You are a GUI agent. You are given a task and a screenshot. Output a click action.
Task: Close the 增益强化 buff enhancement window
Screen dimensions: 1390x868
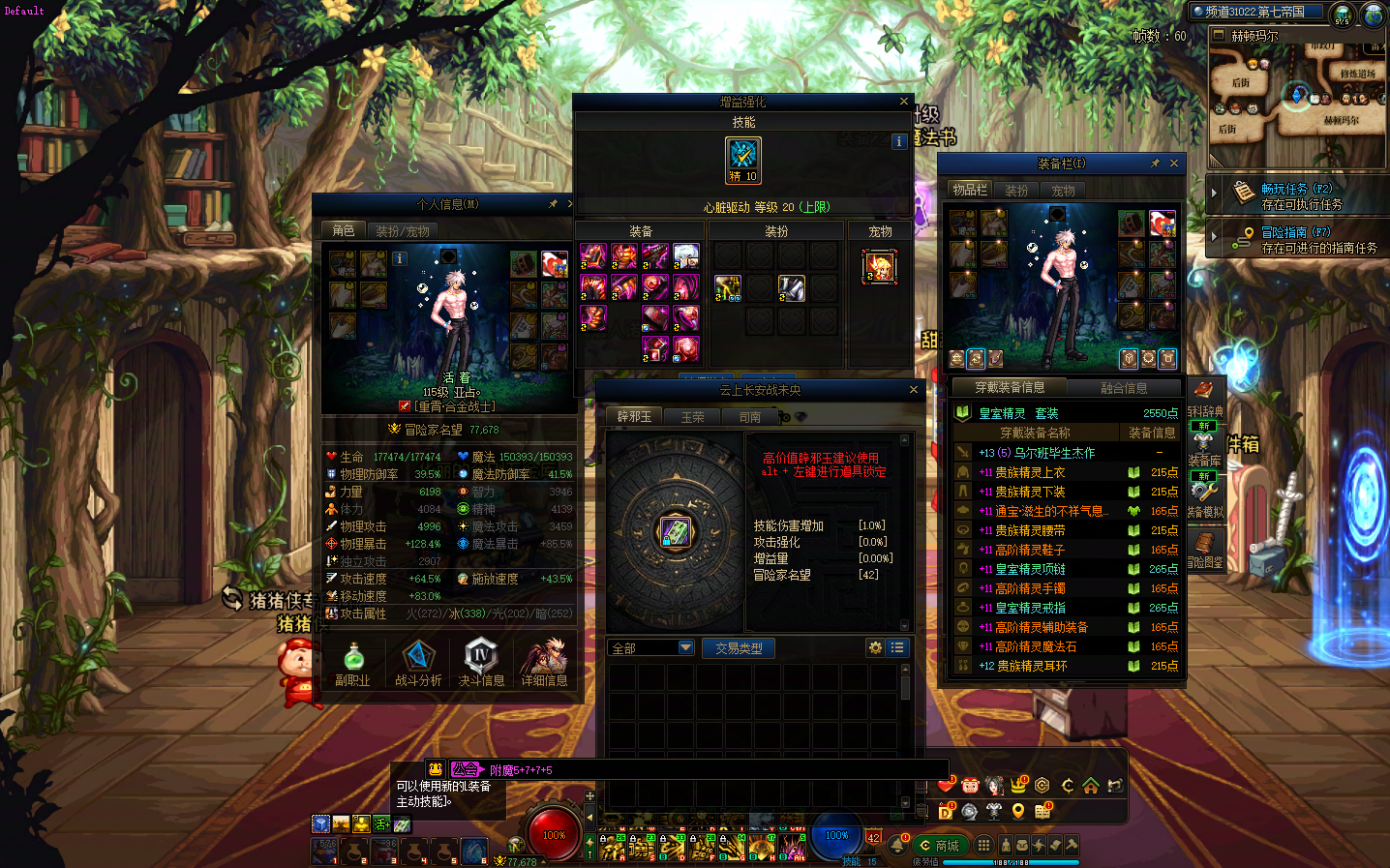[904, 102]
